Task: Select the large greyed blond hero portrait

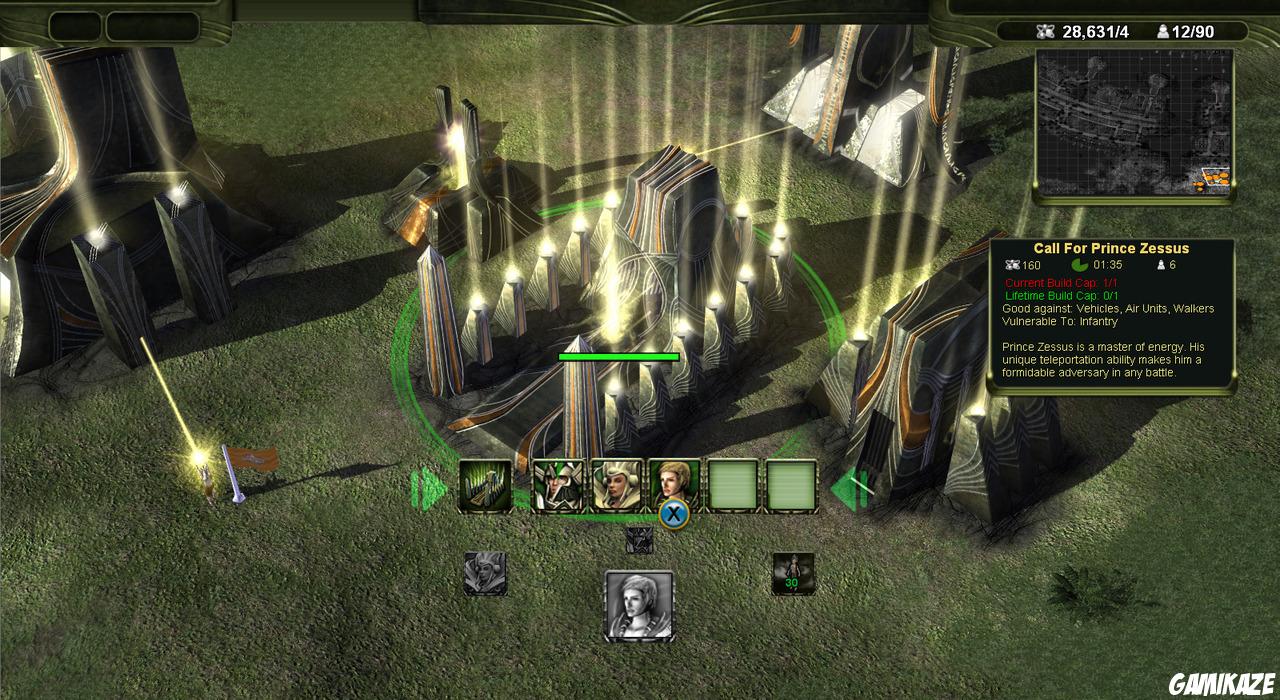Action: [639, 605]
